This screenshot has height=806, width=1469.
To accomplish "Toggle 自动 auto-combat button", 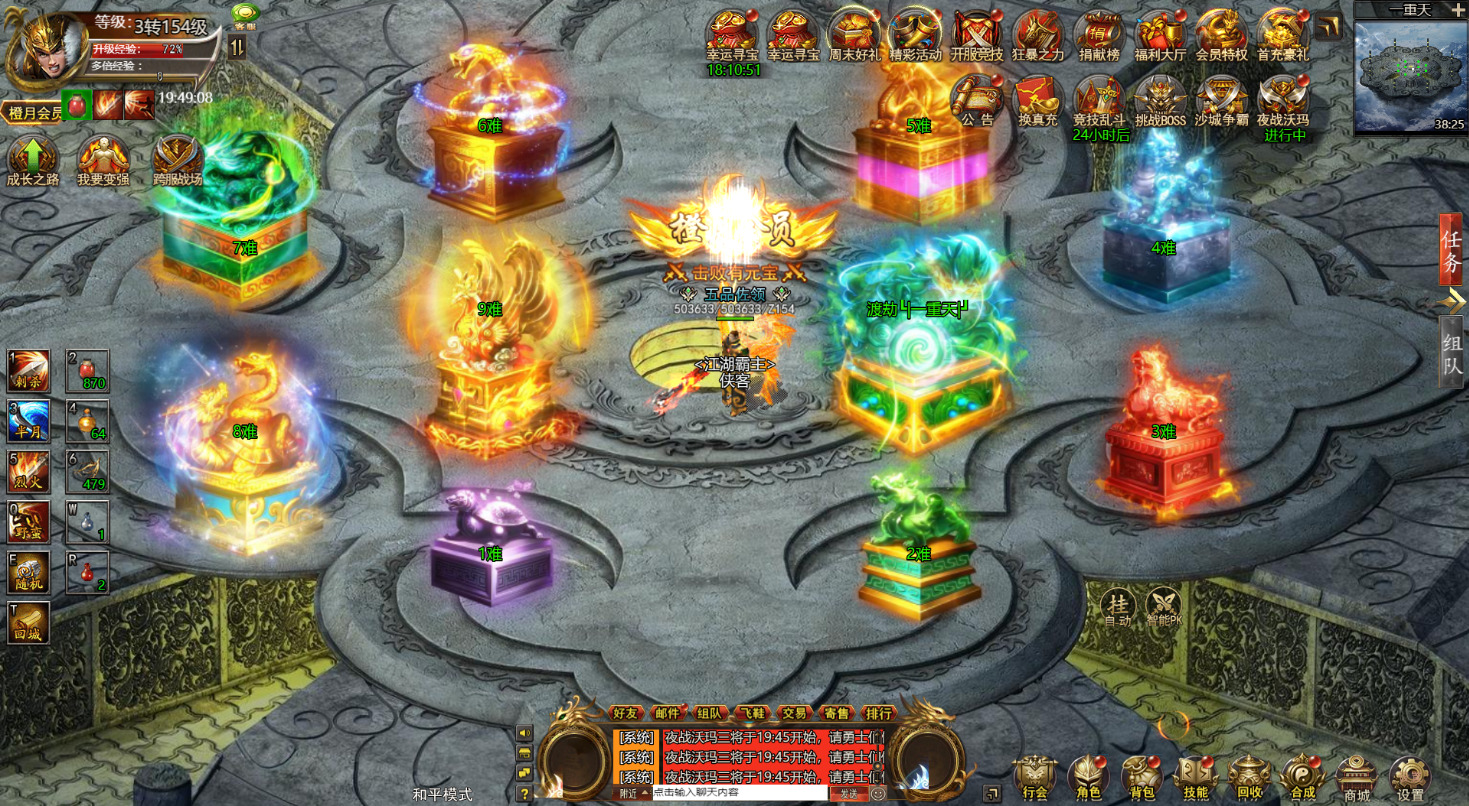I will 1118,605.
